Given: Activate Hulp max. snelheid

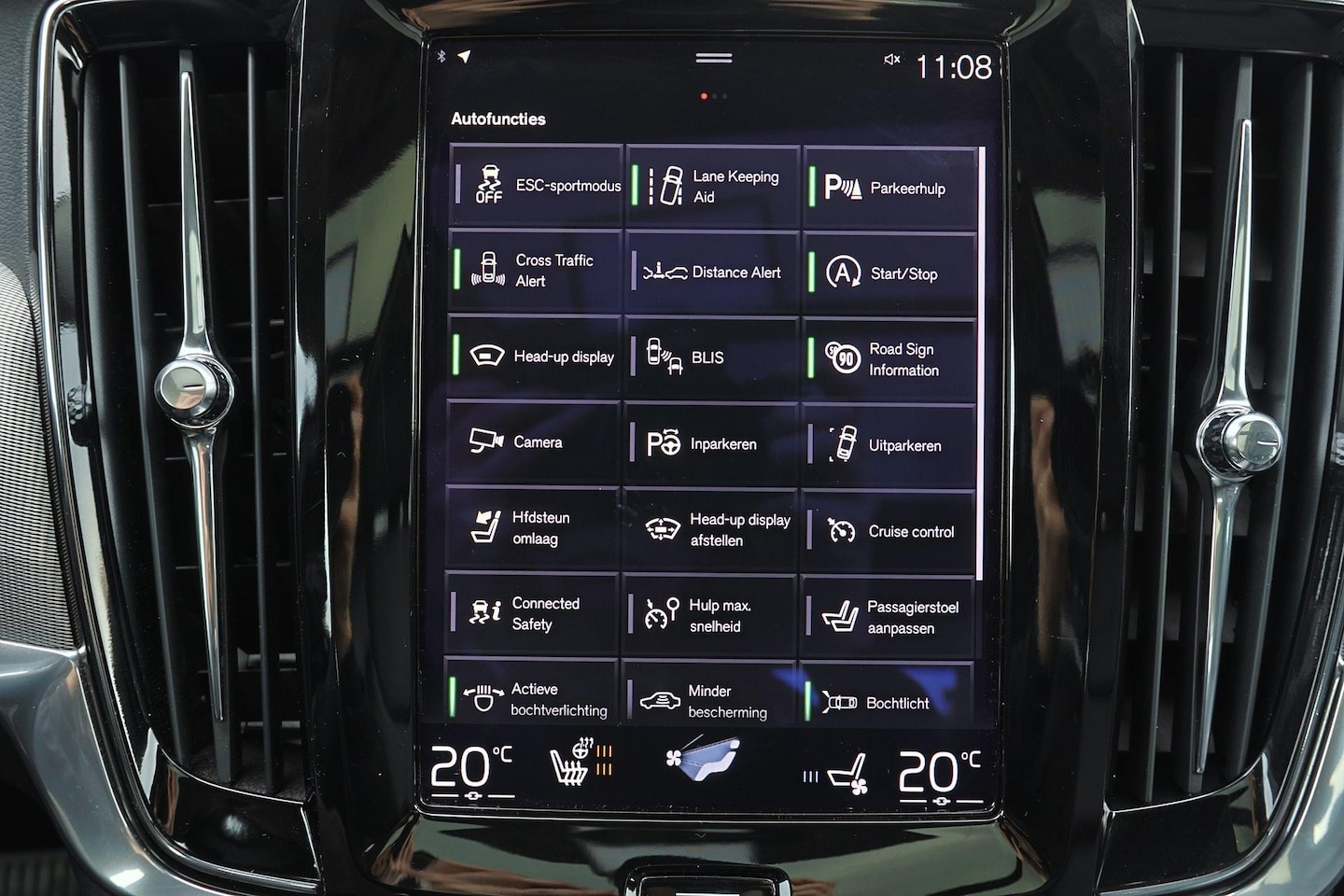Looking at the screenshot, I should click(x=709, y=615).
